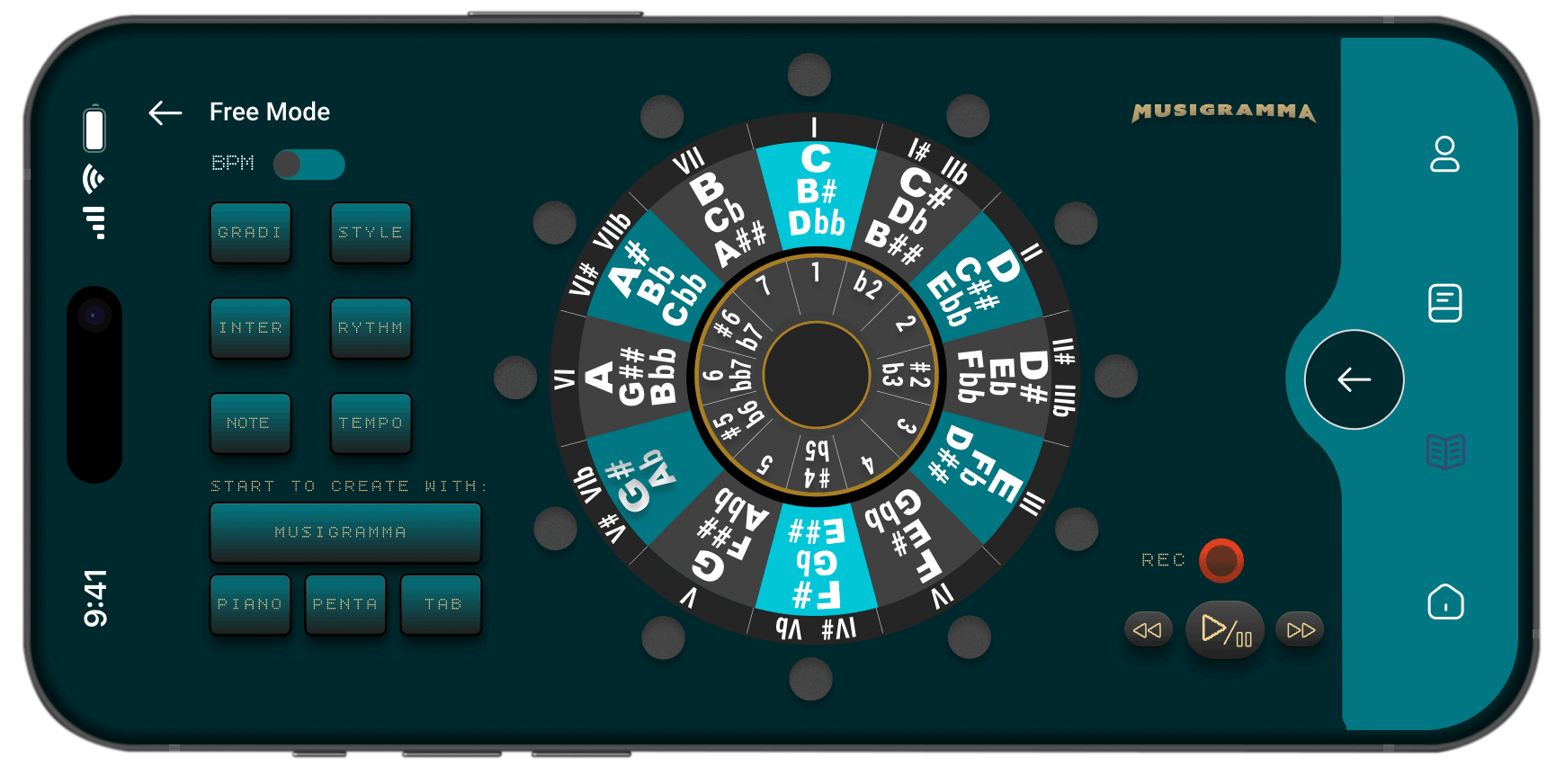Tap the back arrow next to Free Mode

(x=164, y=111)
